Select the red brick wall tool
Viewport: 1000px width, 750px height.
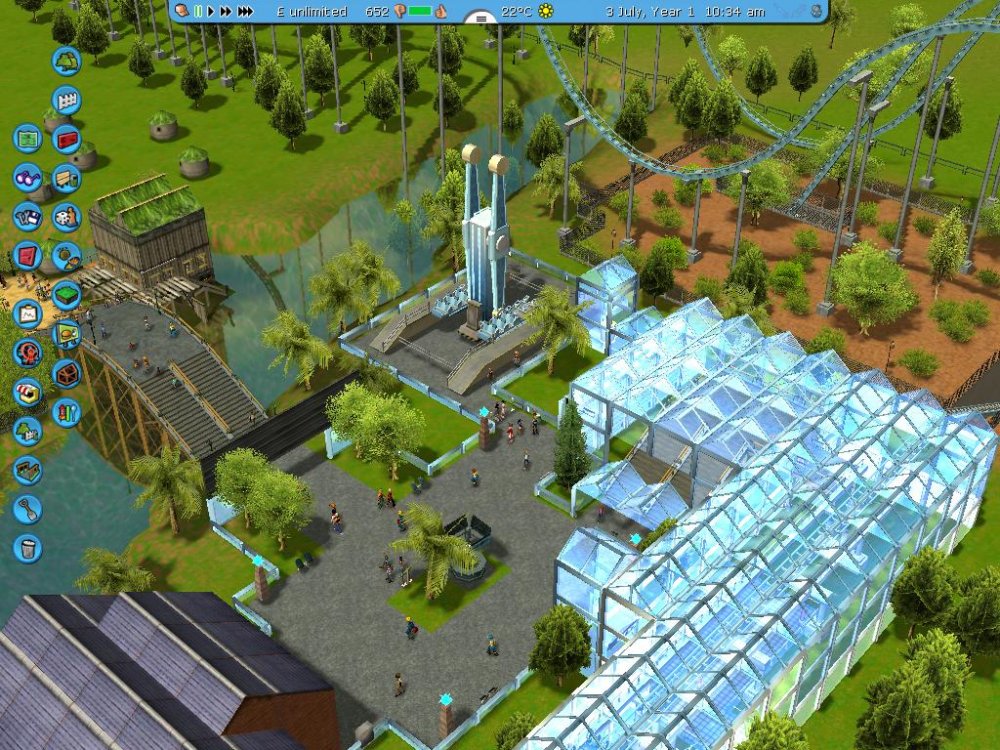tap(66, 138)
